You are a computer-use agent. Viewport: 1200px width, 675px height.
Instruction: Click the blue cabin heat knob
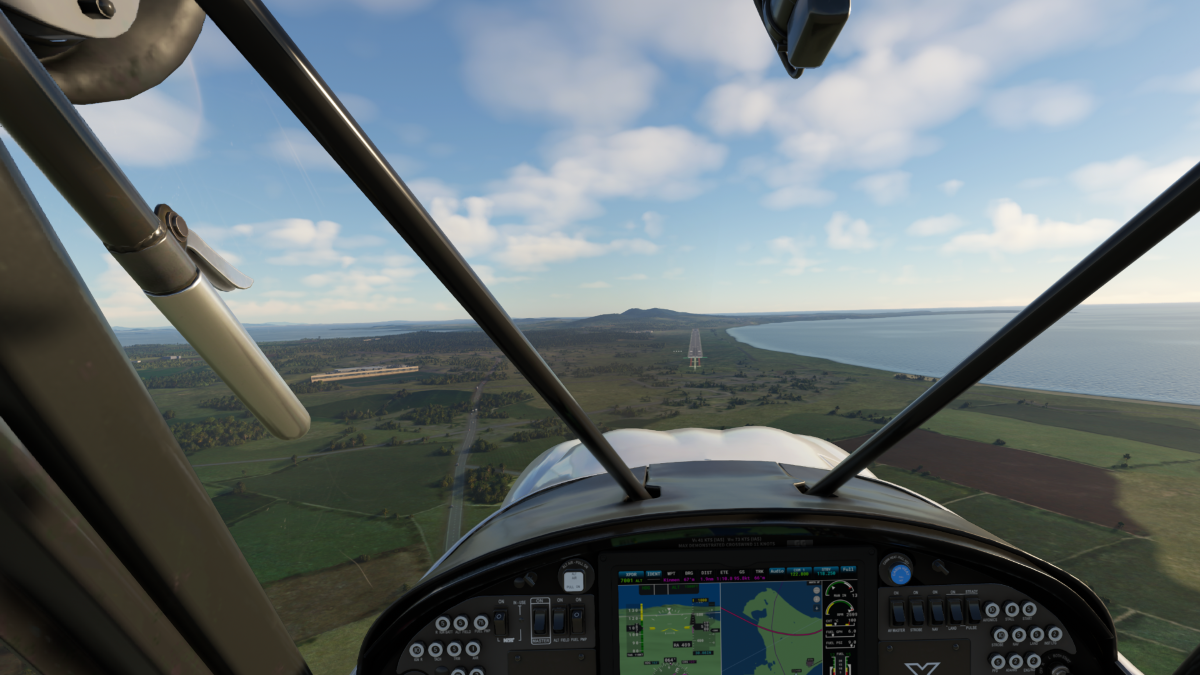[x=900, y=573]
